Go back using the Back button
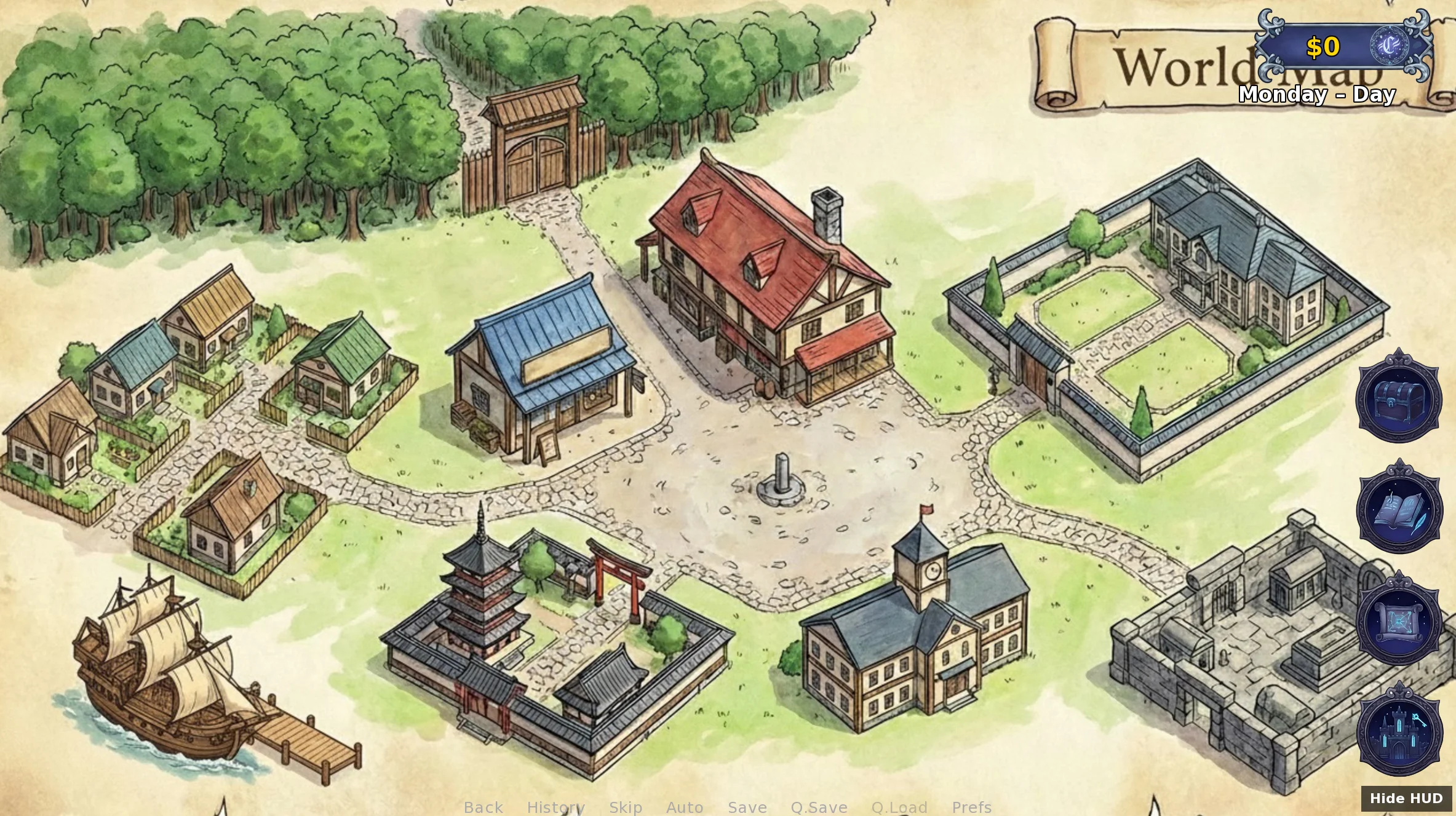This screenshot has width=1456, height=816. coord(483,807)
